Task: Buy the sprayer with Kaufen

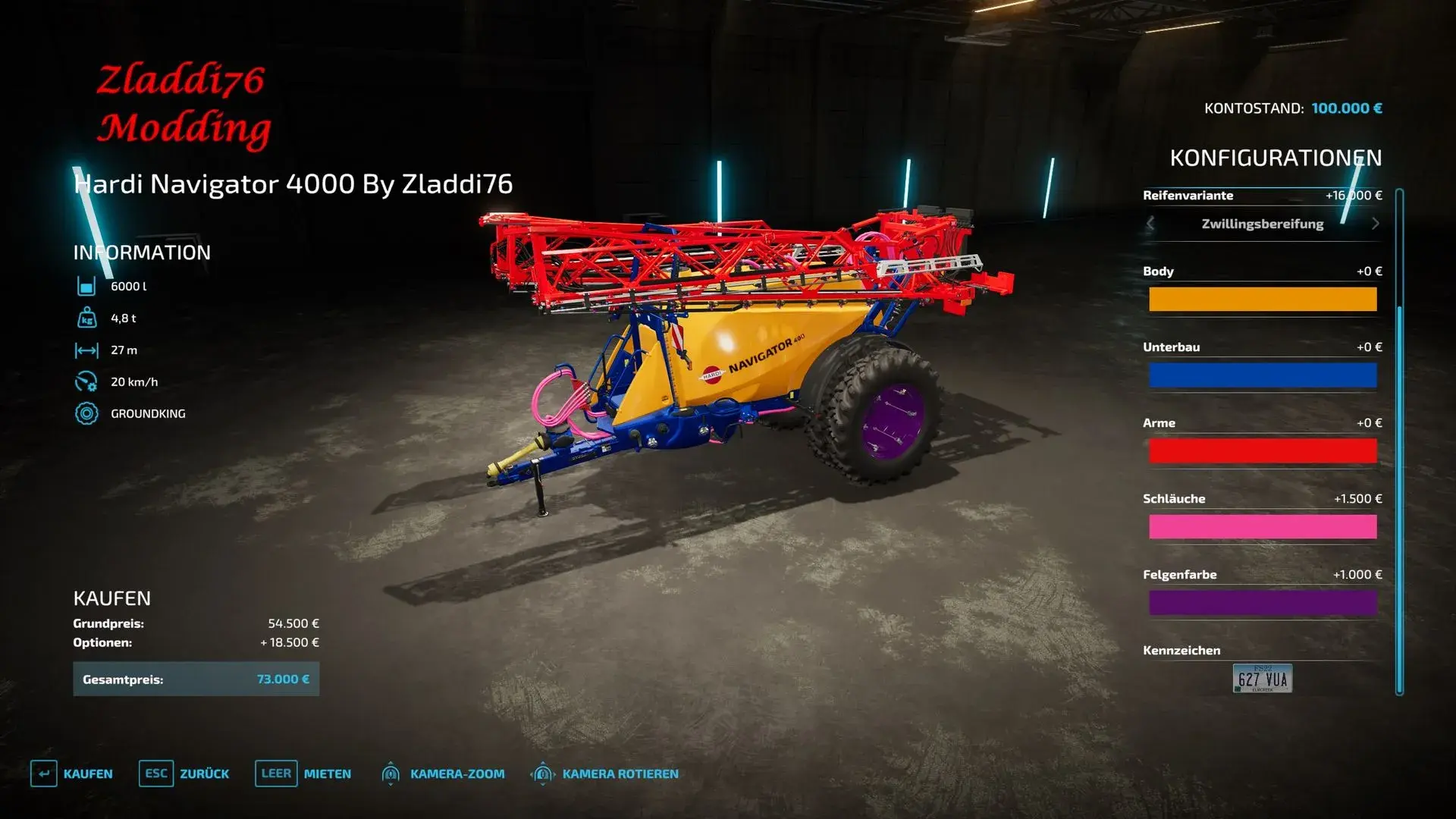Action: tap(72, 773)
